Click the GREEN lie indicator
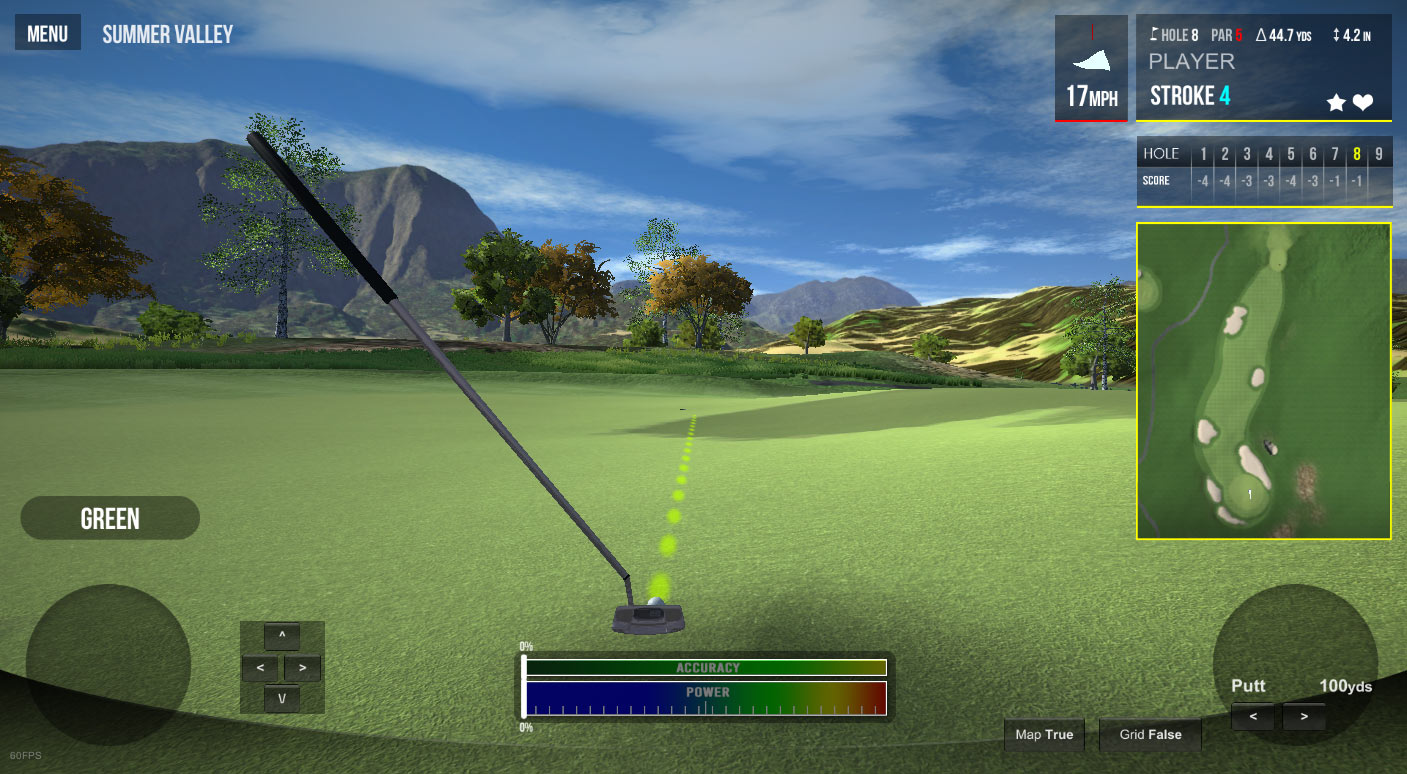Viewport: 1407px width, 774px height. tap(110, 518)
